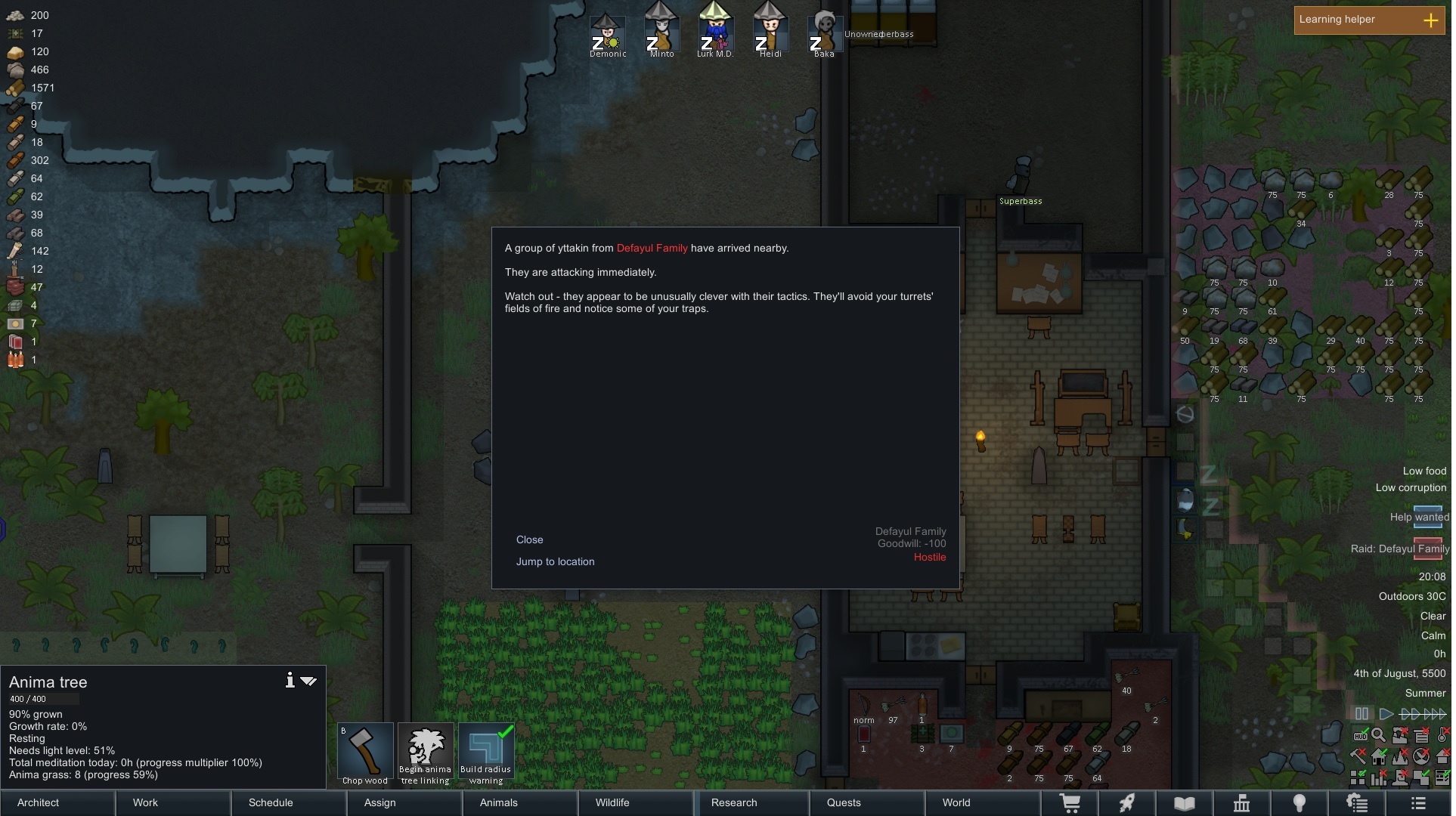Expand the Learning helper panel
This screenshot has height=816, width=1456.
1430,20
